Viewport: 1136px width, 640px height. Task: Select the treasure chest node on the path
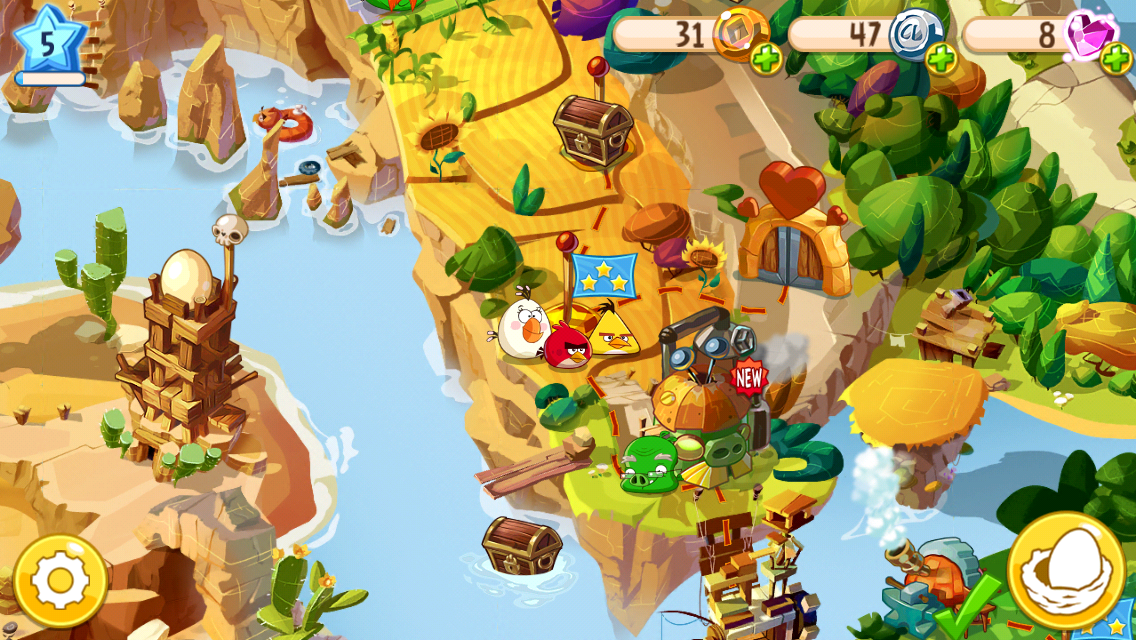pyautogui.click(x=593, y=130)
